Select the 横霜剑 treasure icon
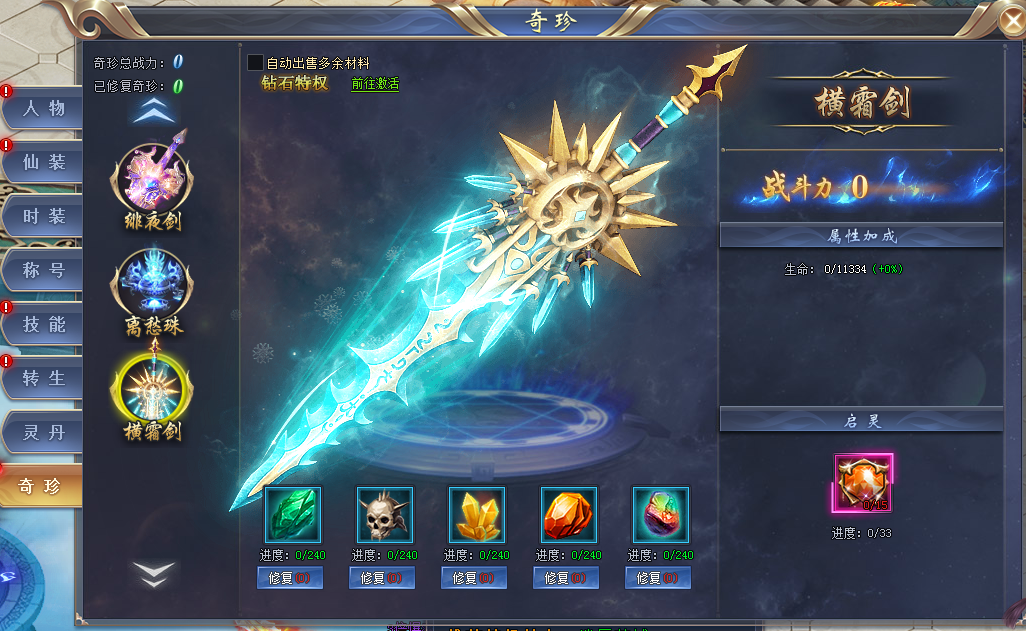 pos(153,389)
